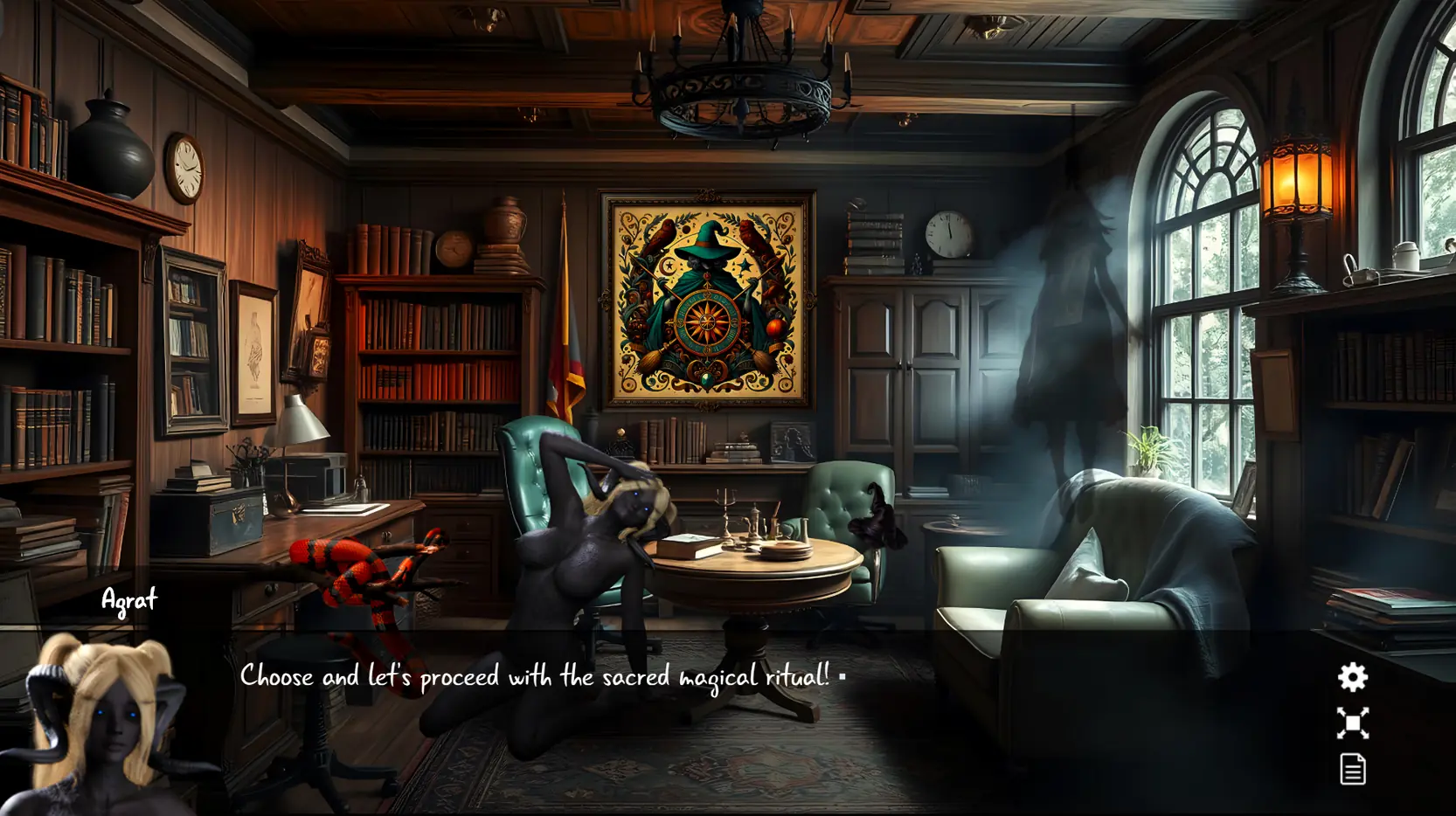Viewport: 1456px width, 816px height.
Task: Toggle fullscreen with the expand arrows icon
Action: coord(1352,723)
